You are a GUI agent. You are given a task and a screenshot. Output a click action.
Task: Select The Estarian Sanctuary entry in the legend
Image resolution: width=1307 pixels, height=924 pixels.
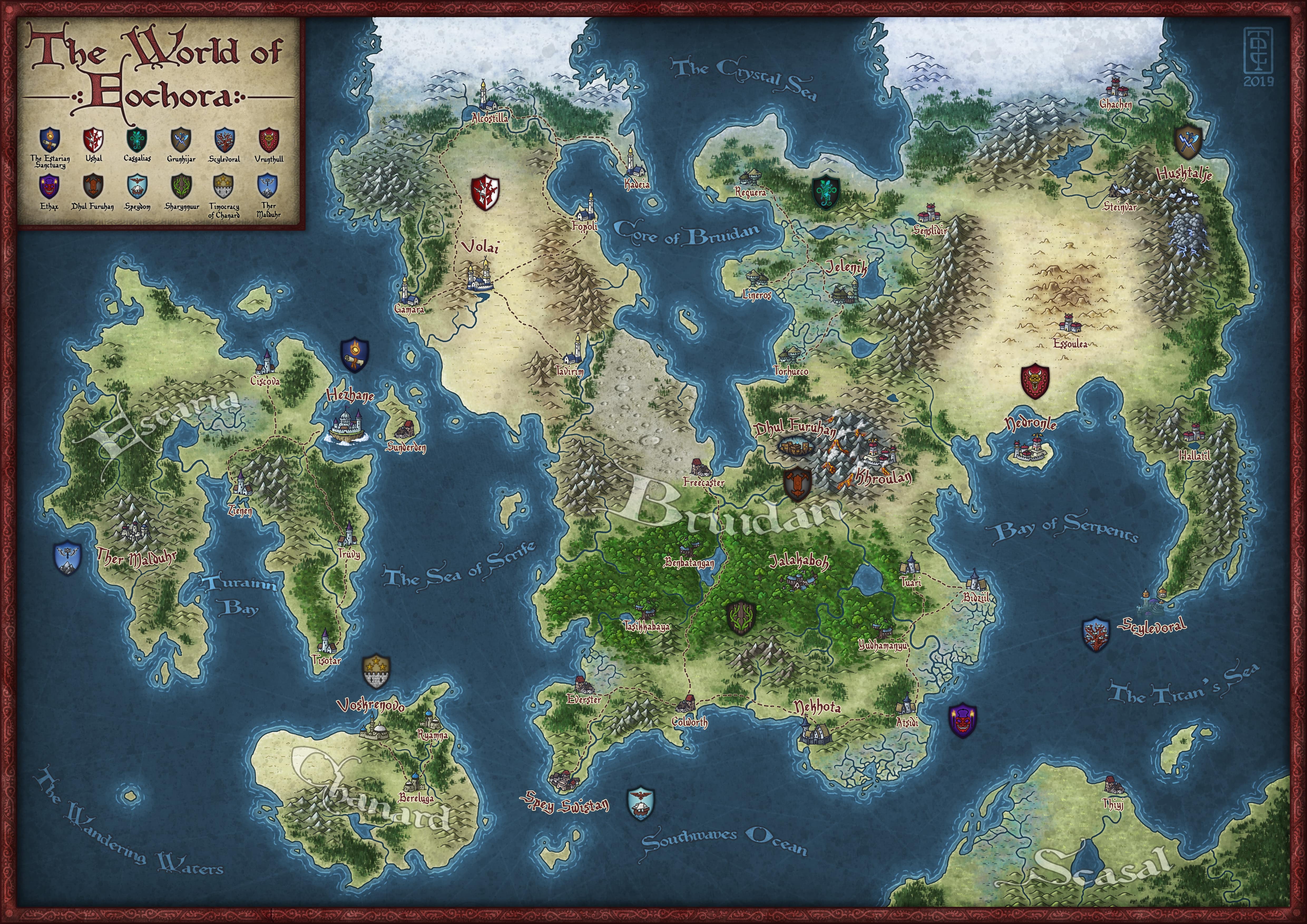point(50,139)
